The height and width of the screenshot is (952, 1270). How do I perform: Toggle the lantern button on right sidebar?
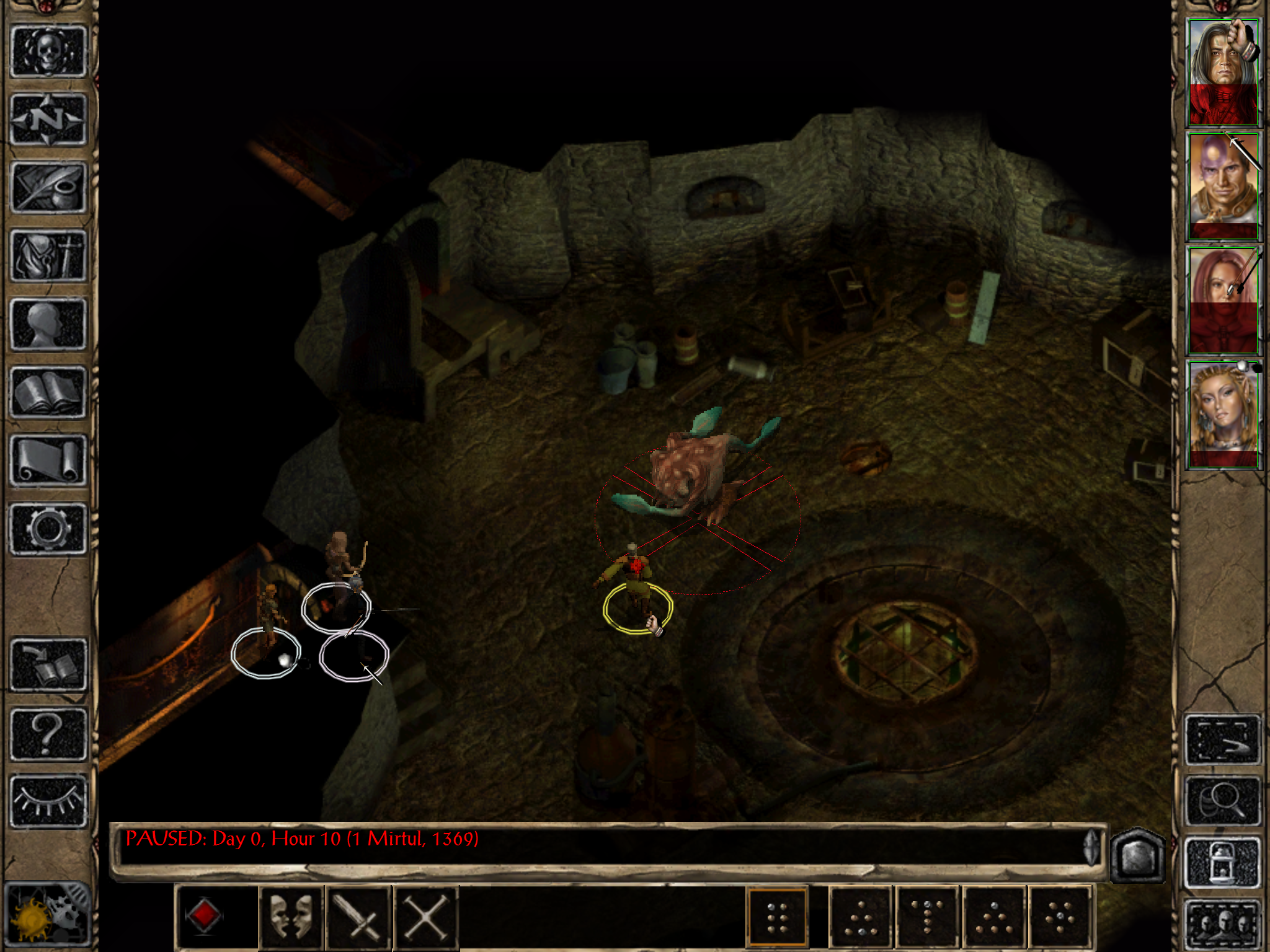tap(1223, 862)
